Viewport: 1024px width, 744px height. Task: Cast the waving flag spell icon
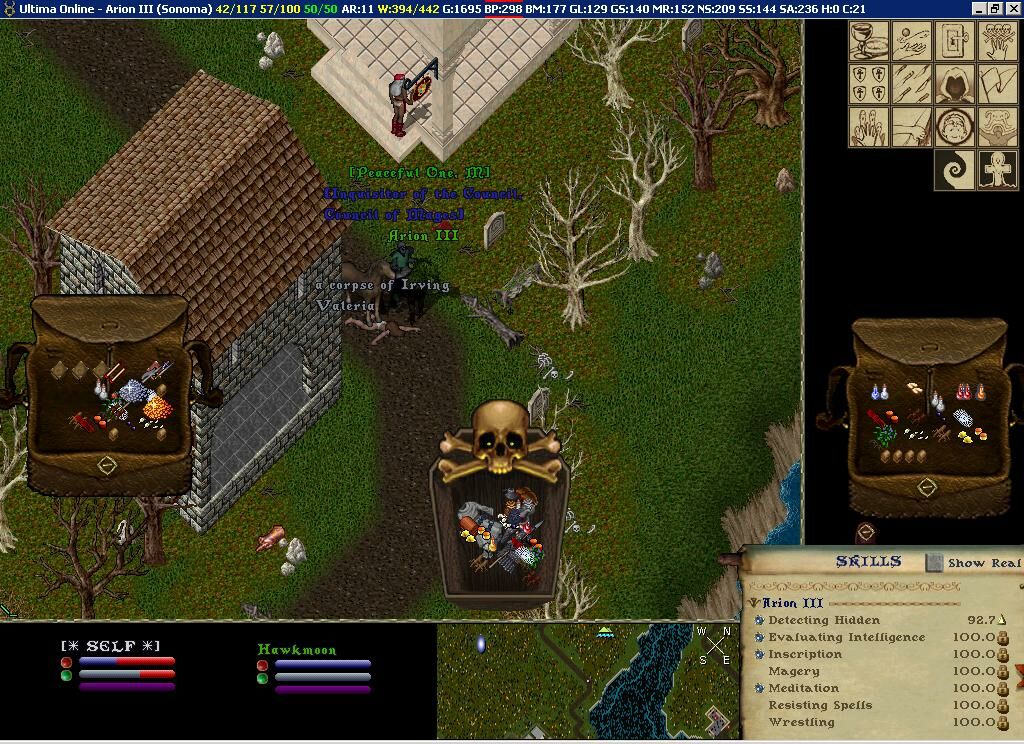(x=997, y=84)
